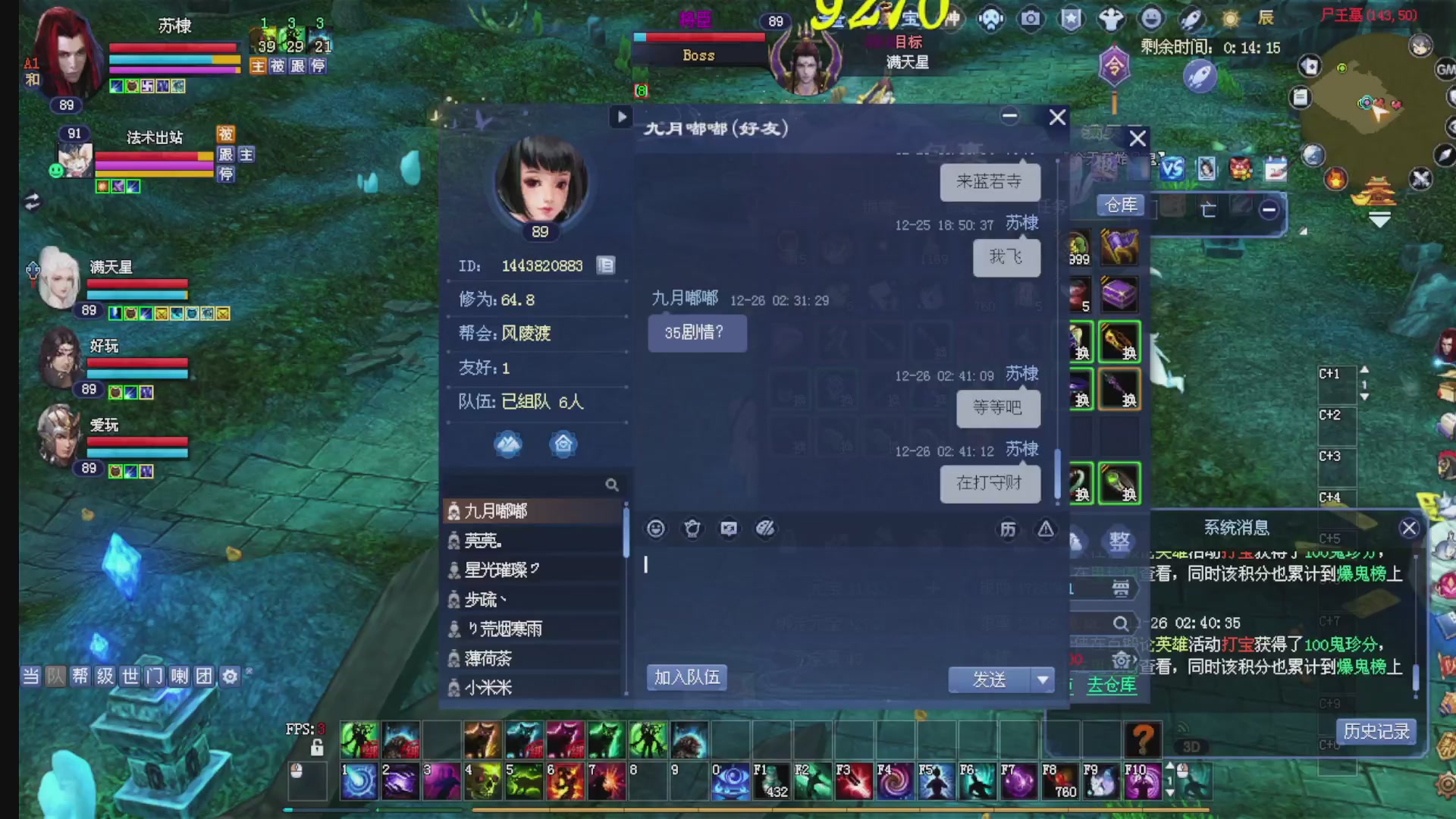Click the 加入队伍 join team button
This screenshot has width=1456, height=819.
(x=686, y=677)
